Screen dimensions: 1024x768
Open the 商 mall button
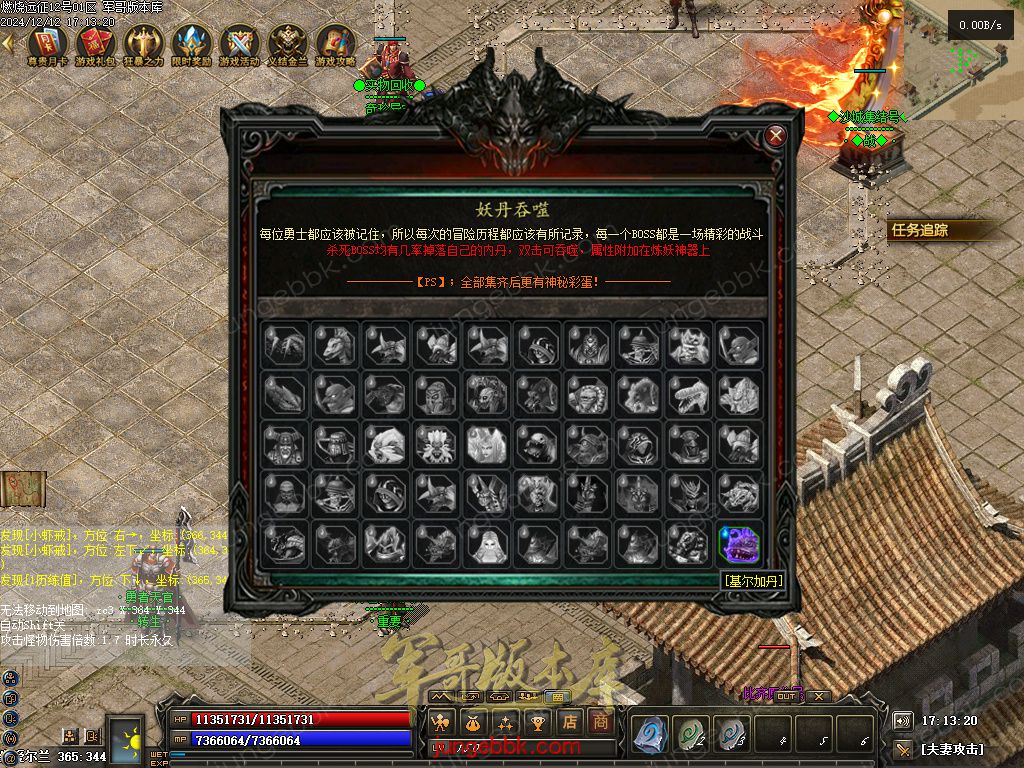pyautogui.click(x=600, y=721)
